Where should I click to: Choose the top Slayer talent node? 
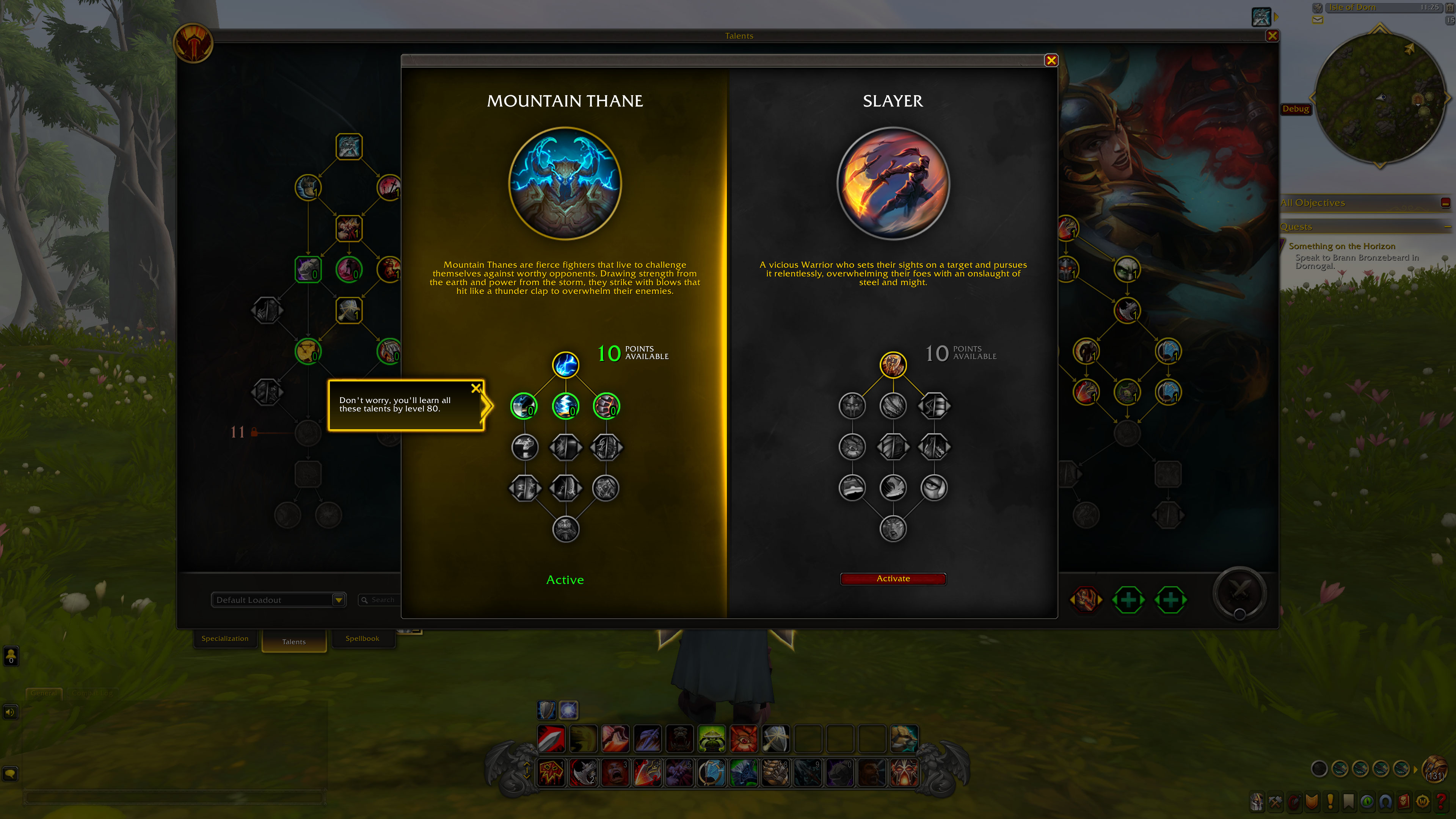click(x=893, y=364)
